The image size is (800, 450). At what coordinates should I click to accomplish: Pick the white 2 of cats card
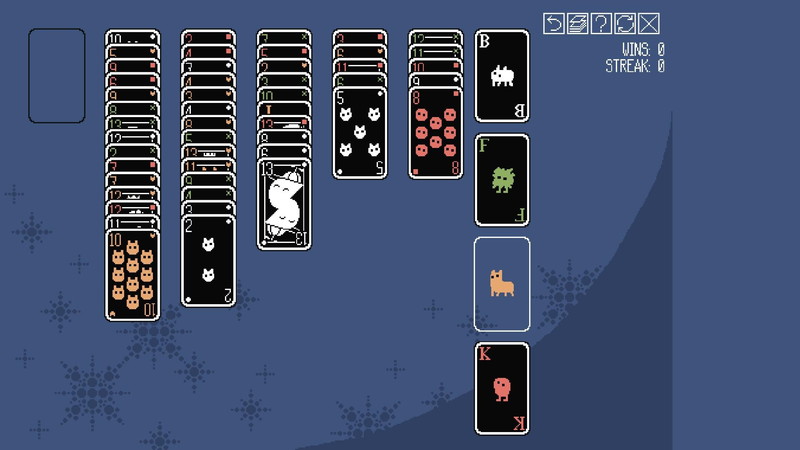[208, 260]
